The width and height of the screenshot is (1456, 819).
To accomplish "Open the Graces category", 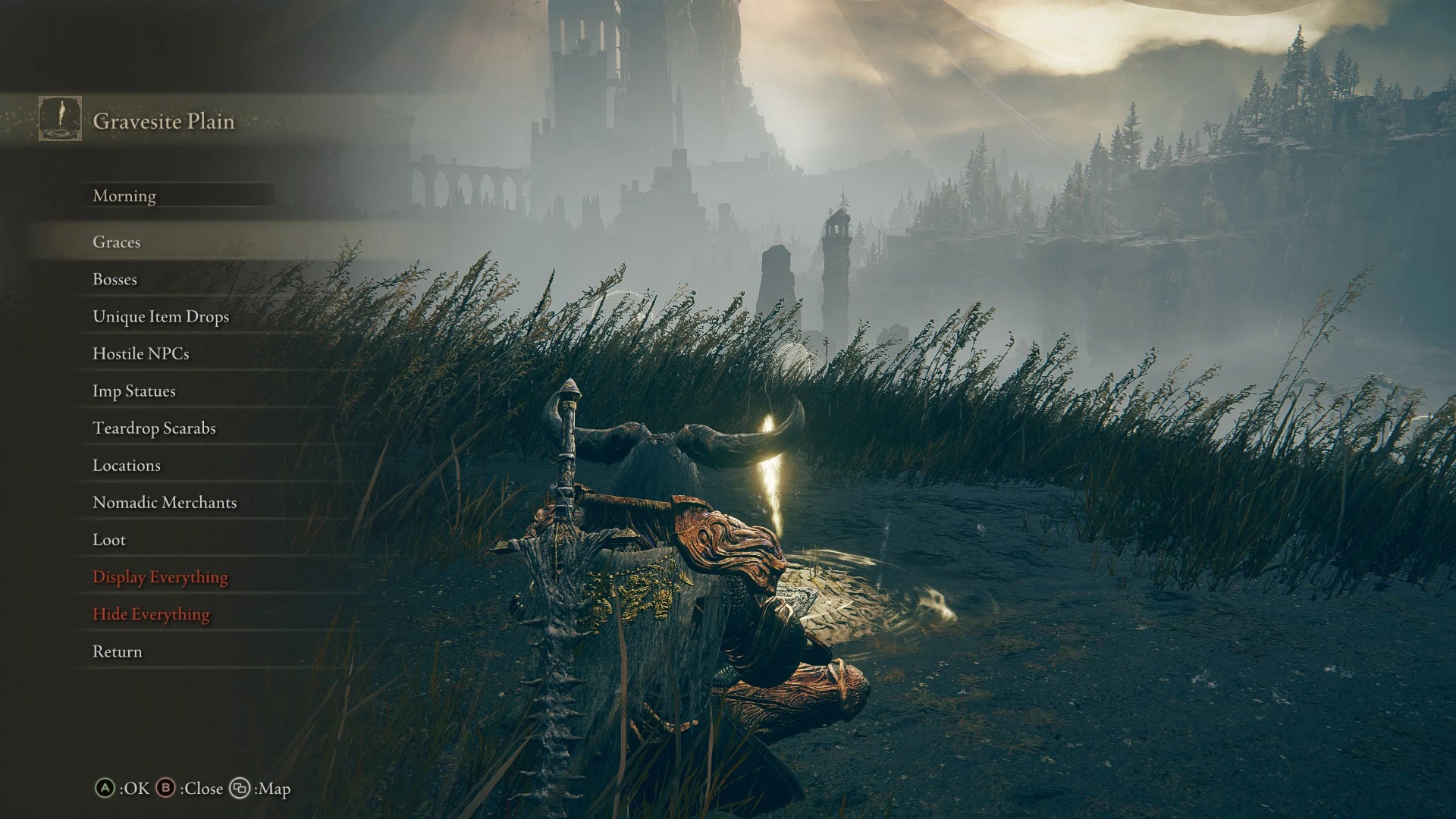I will point(117,242).
